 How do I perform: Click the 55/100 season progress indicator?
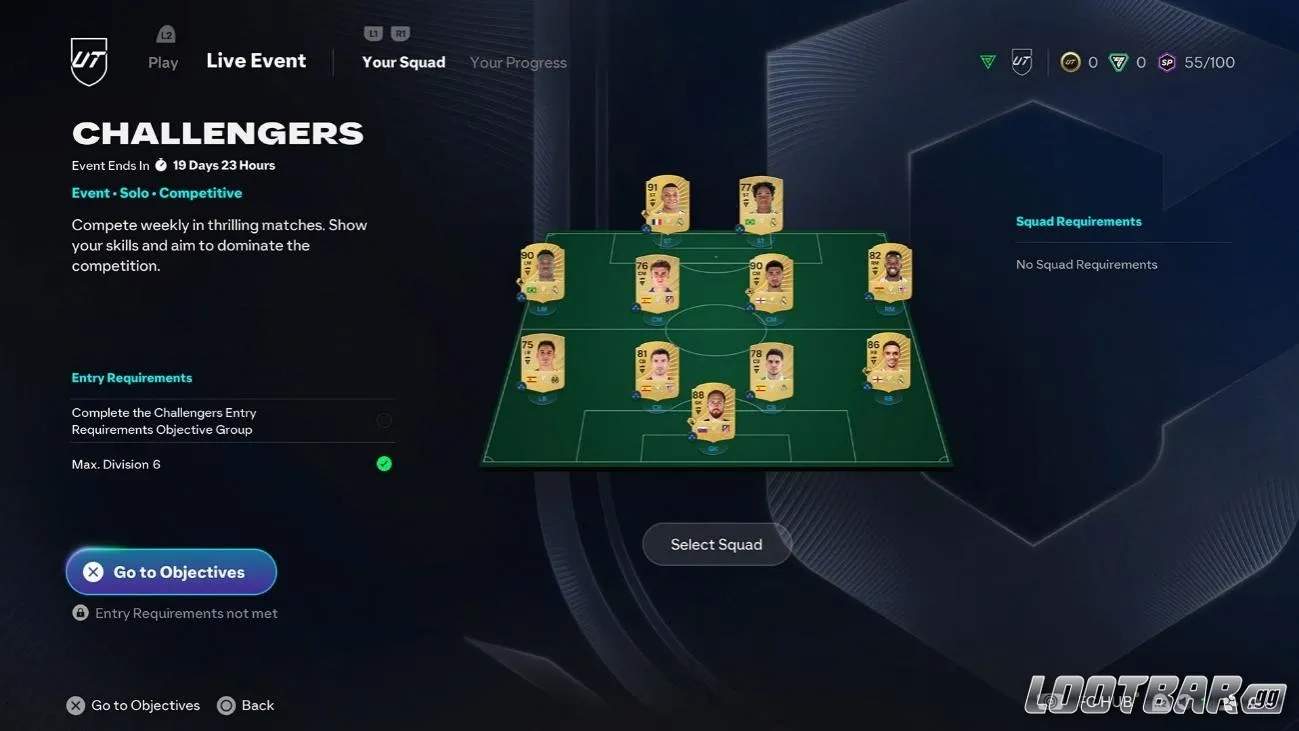[1210, 61]
